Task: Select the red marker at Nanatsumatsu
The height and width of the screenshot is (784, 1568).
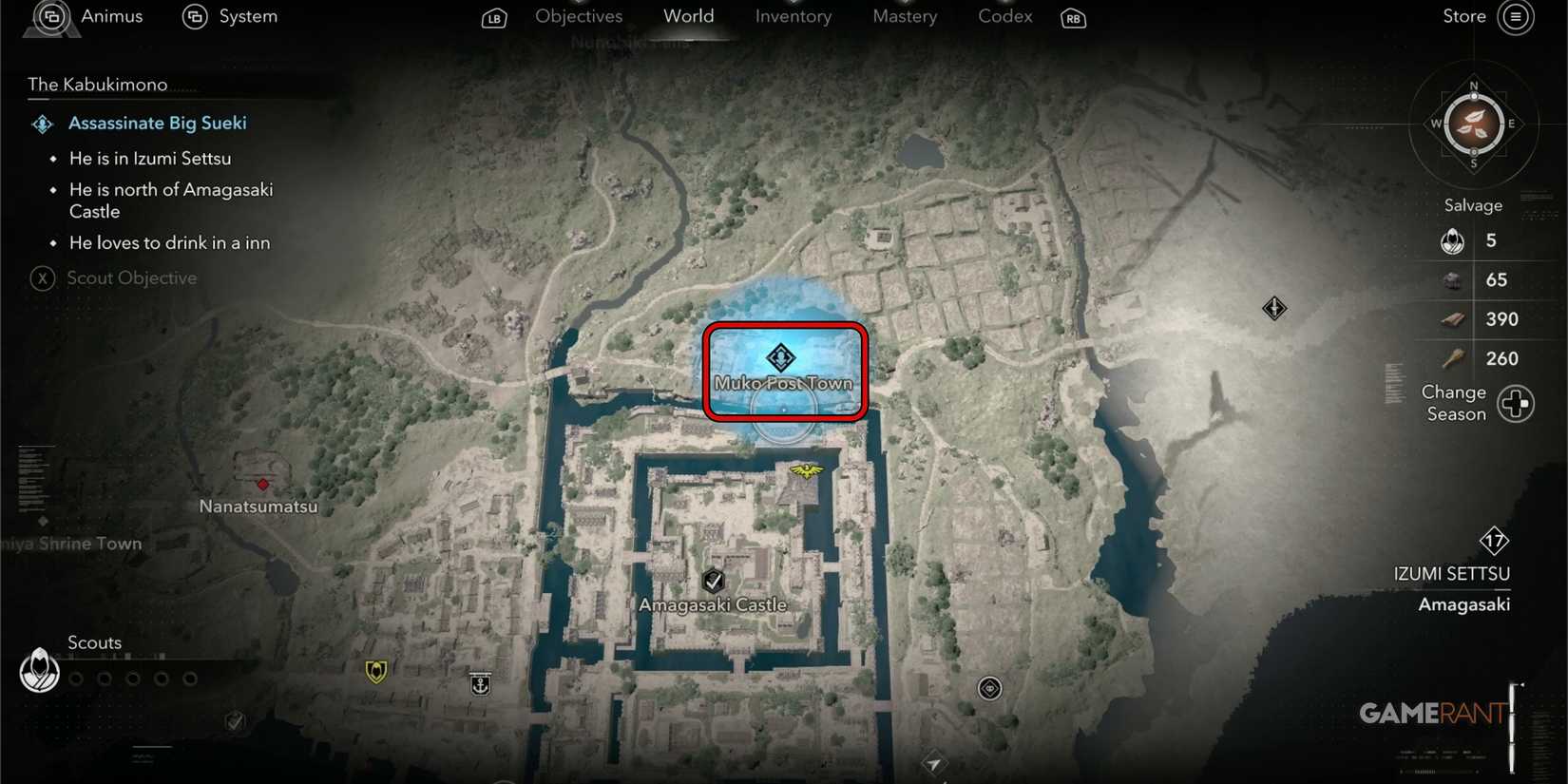Action: click(262, 485)
